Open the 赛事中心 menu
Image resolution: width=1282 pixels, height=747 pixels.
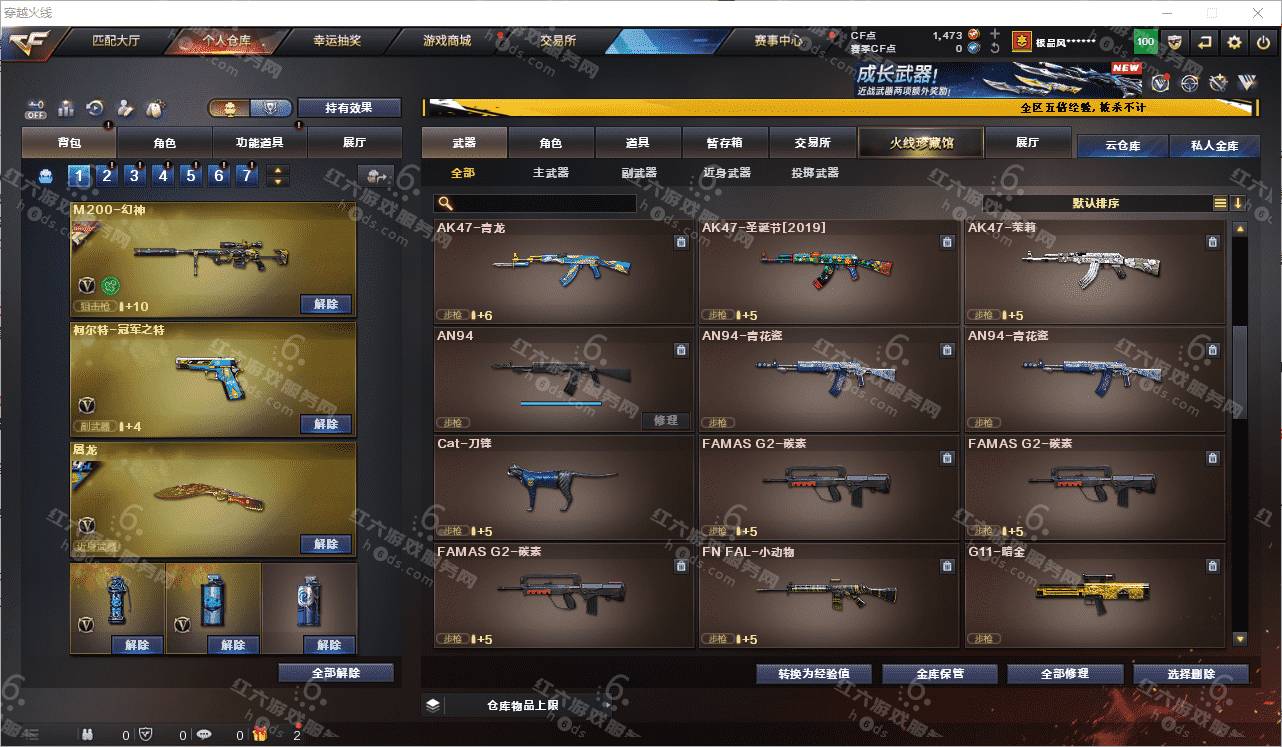coord(778,42)
